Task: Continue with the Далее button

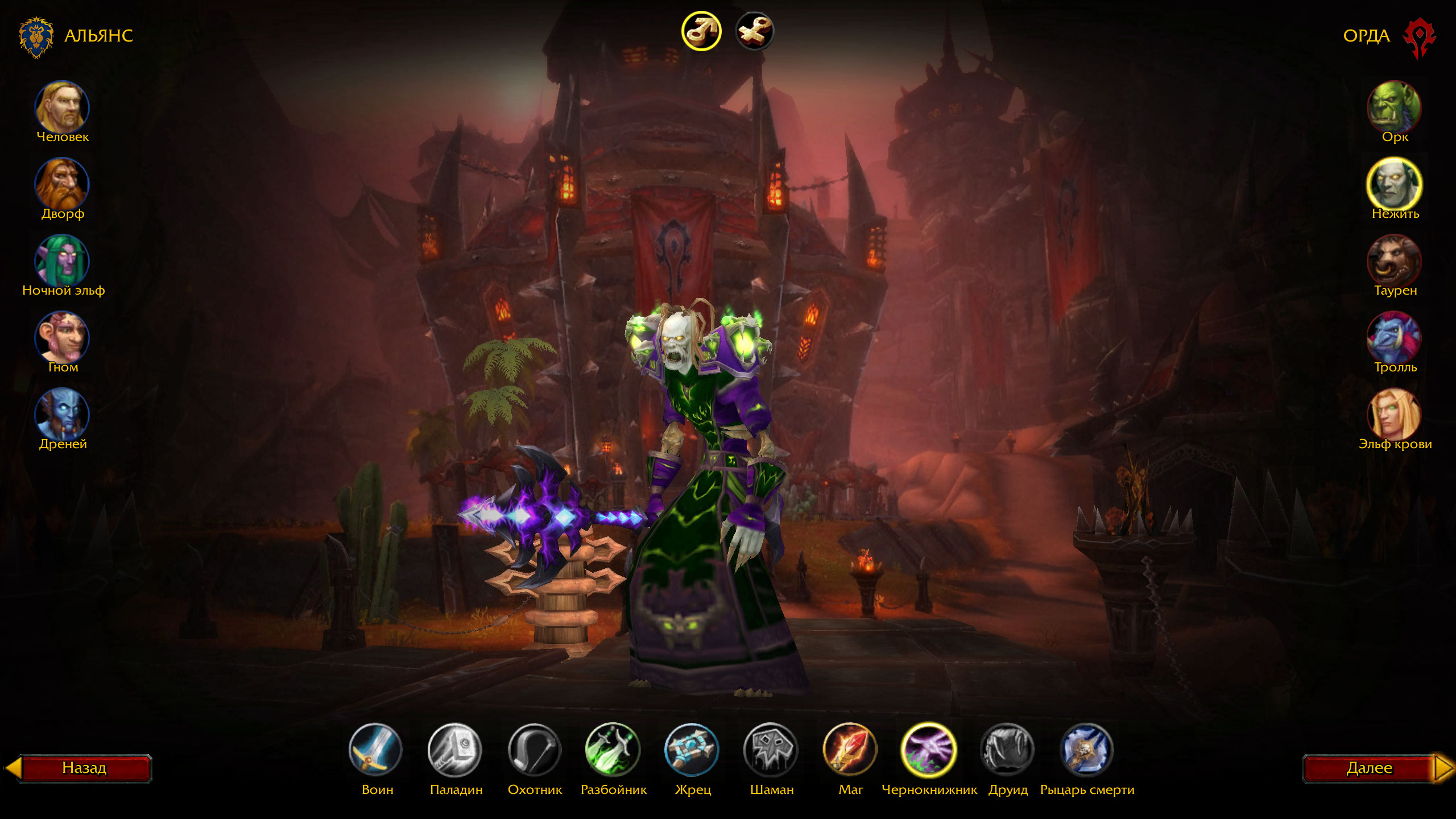Action: (1370, 768)
